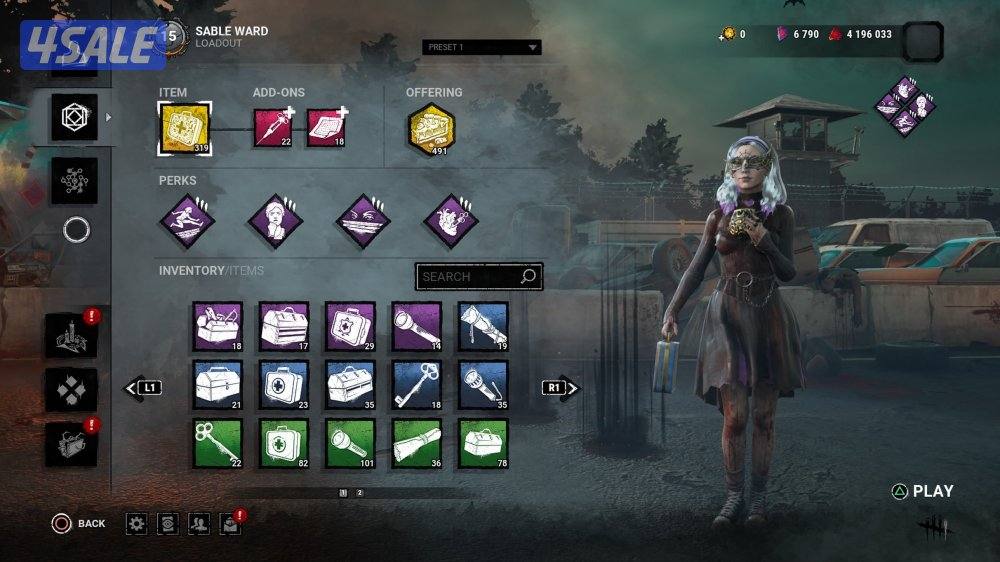Choose the green rolled map item
Viewport: 1000px width, 562px height.
point(416,443)
